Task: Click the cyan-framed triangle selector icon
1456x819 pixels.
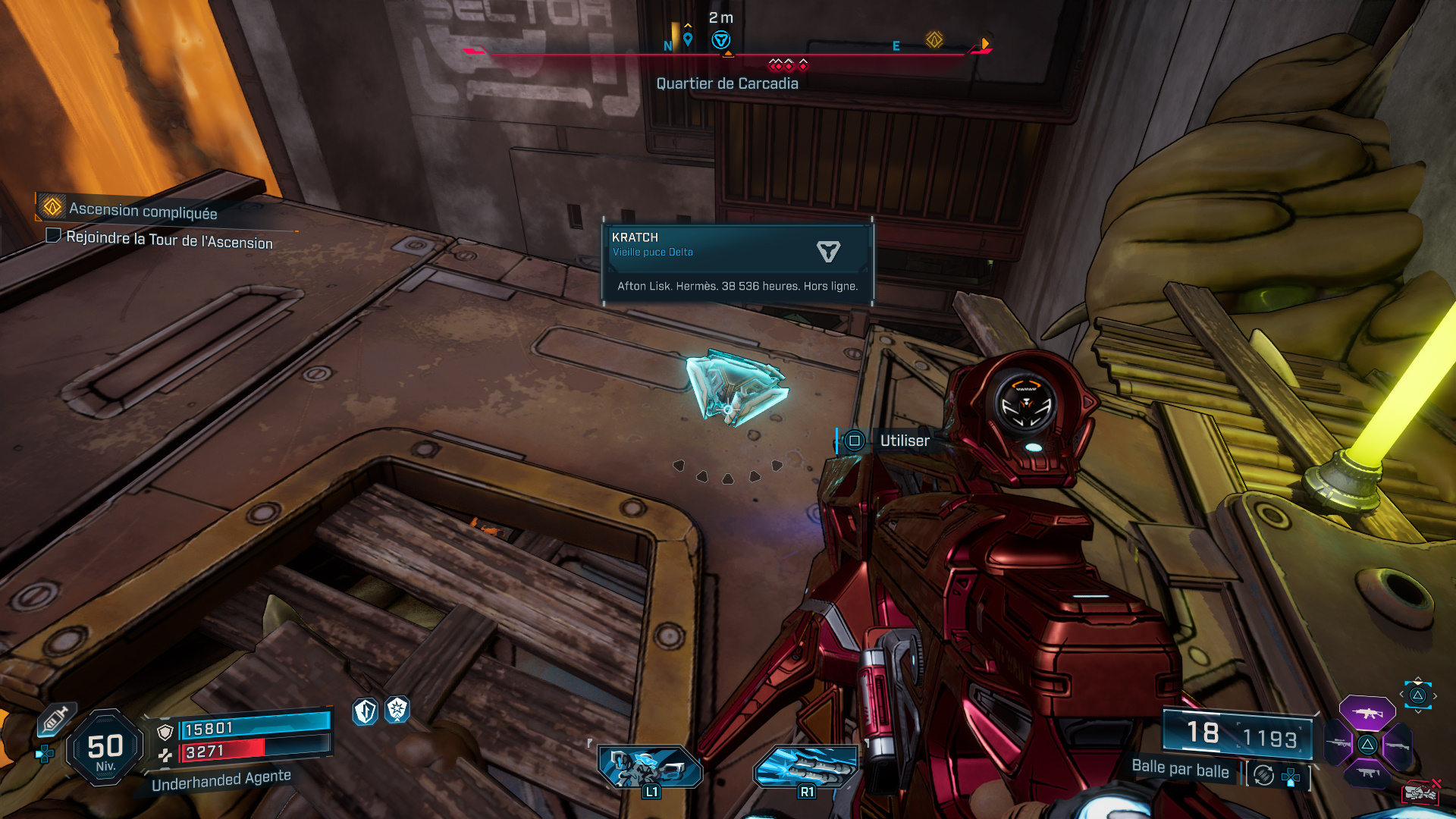Action: [1417, 695]
